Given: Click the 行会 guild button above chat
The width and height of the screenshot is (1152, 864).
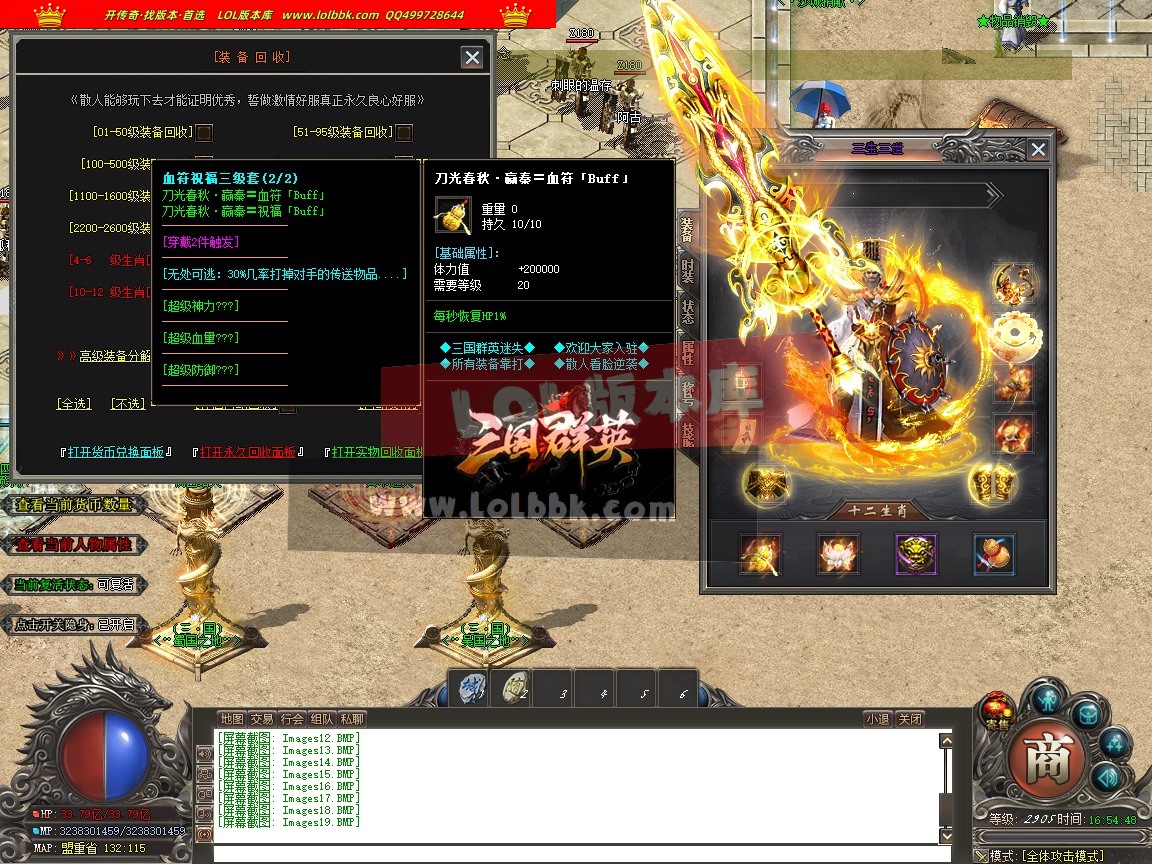Looking at the screenshot, I should pos(292,719).
